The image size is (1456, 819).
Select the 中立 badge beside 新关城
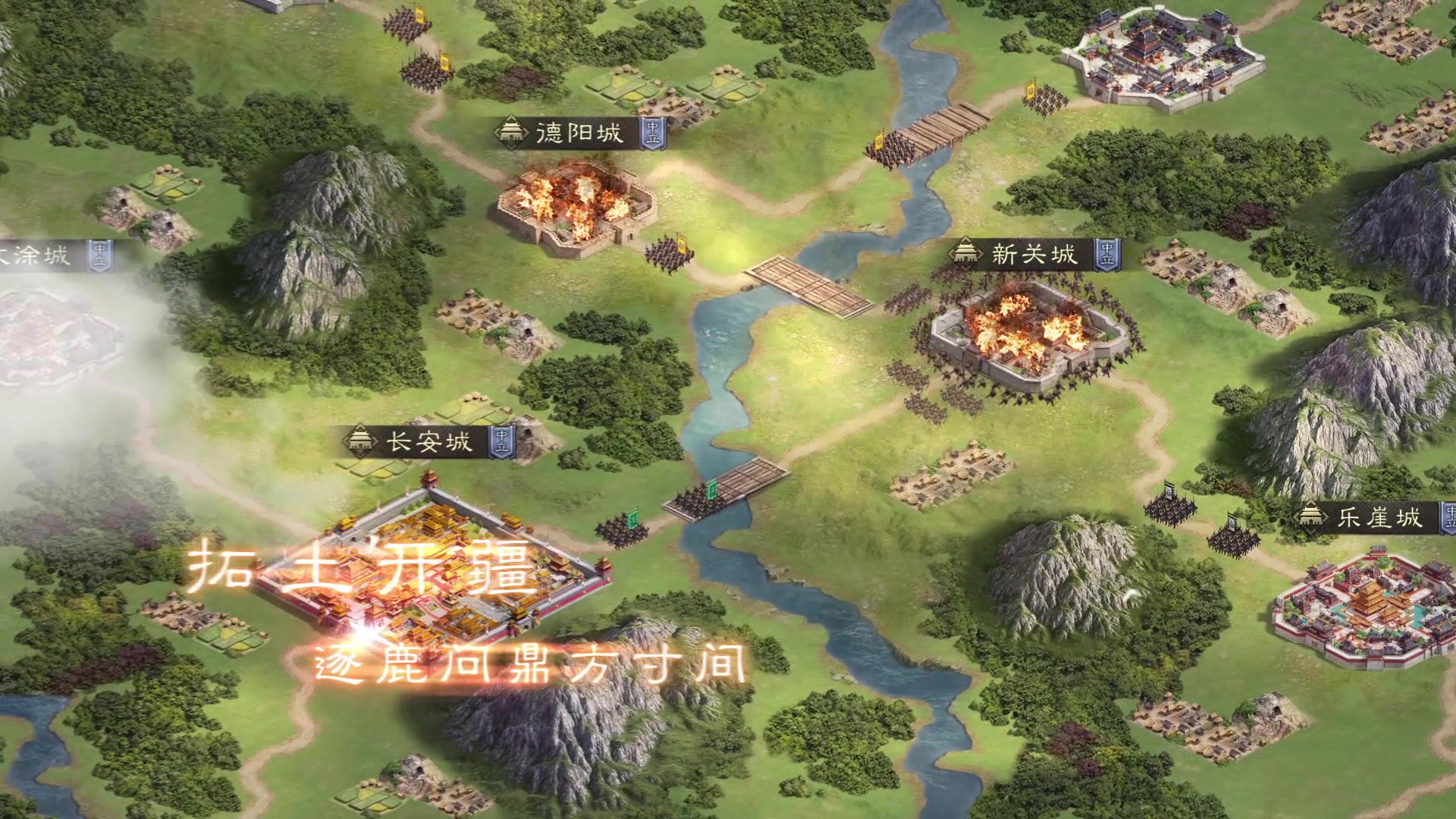[1108, 255]
